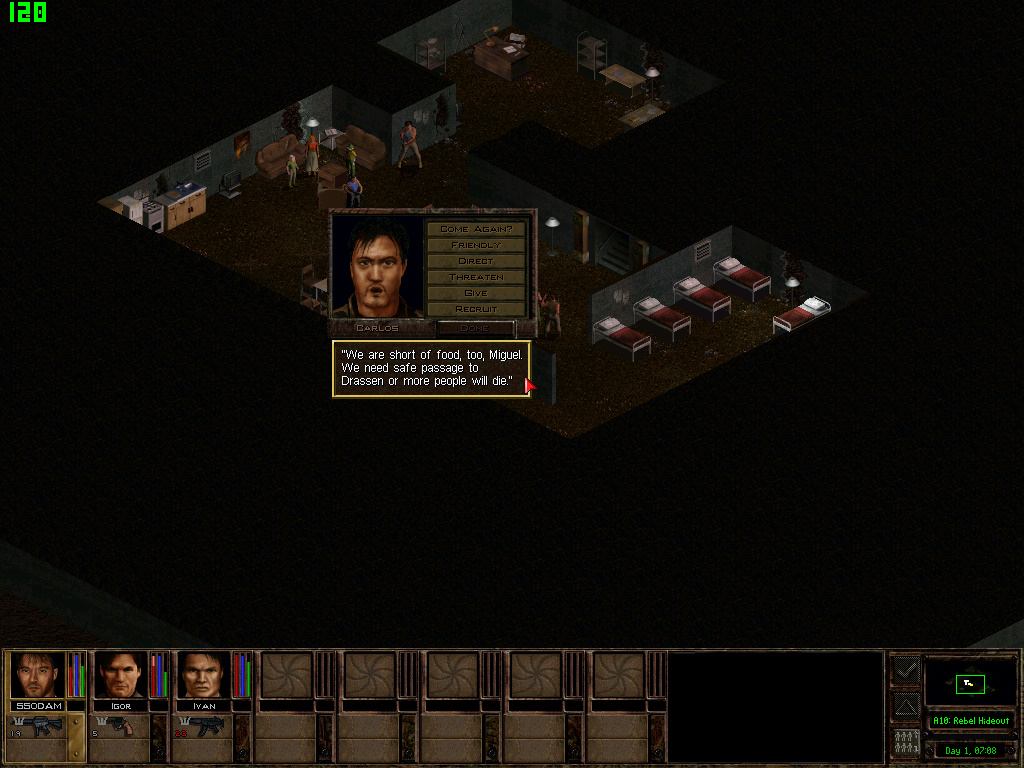Click the checkmark end-turn button
1024x768 pixels.
(905, 669)
